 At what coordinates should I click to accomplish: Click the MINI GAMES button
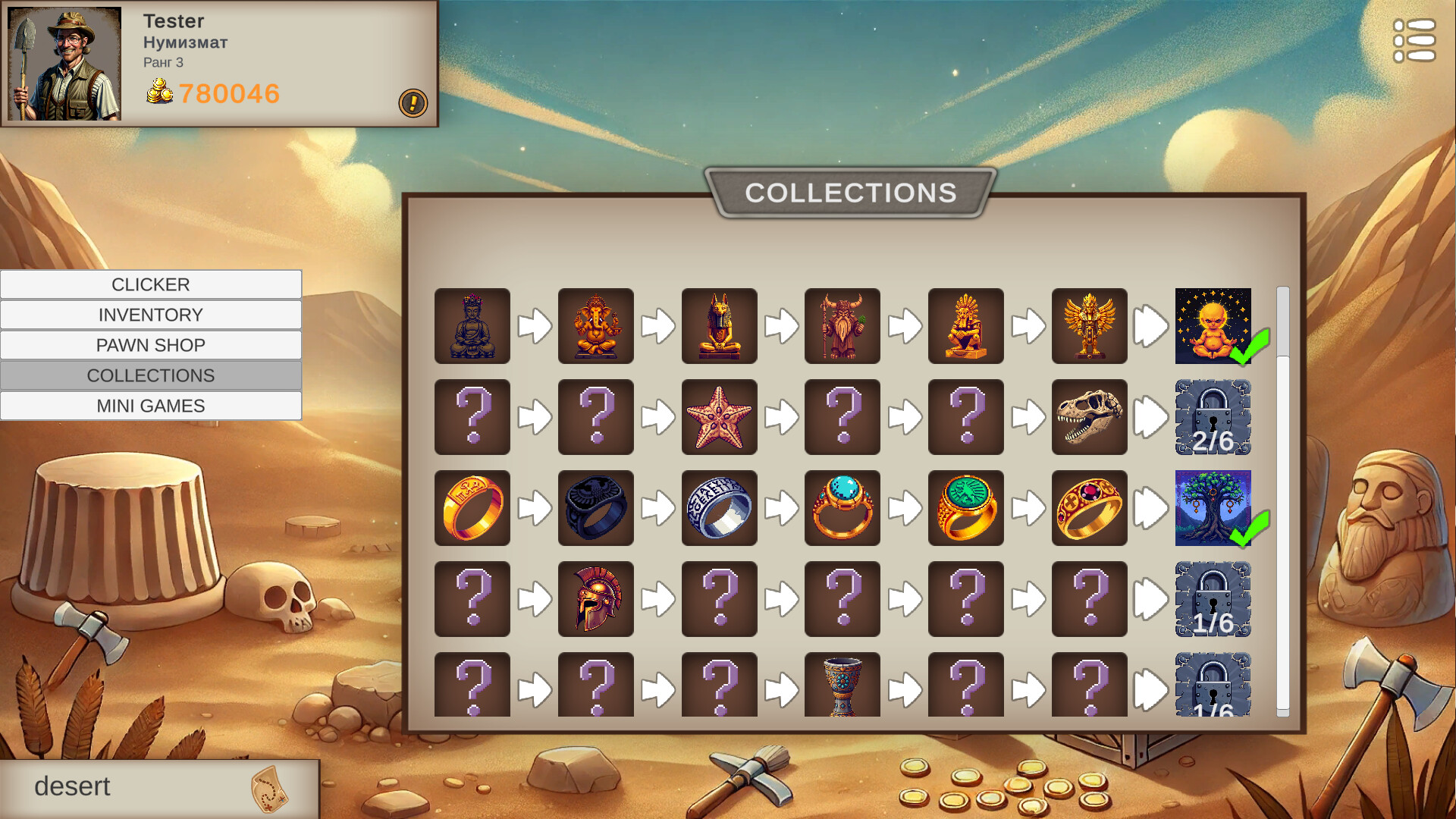tap(151, 405)
